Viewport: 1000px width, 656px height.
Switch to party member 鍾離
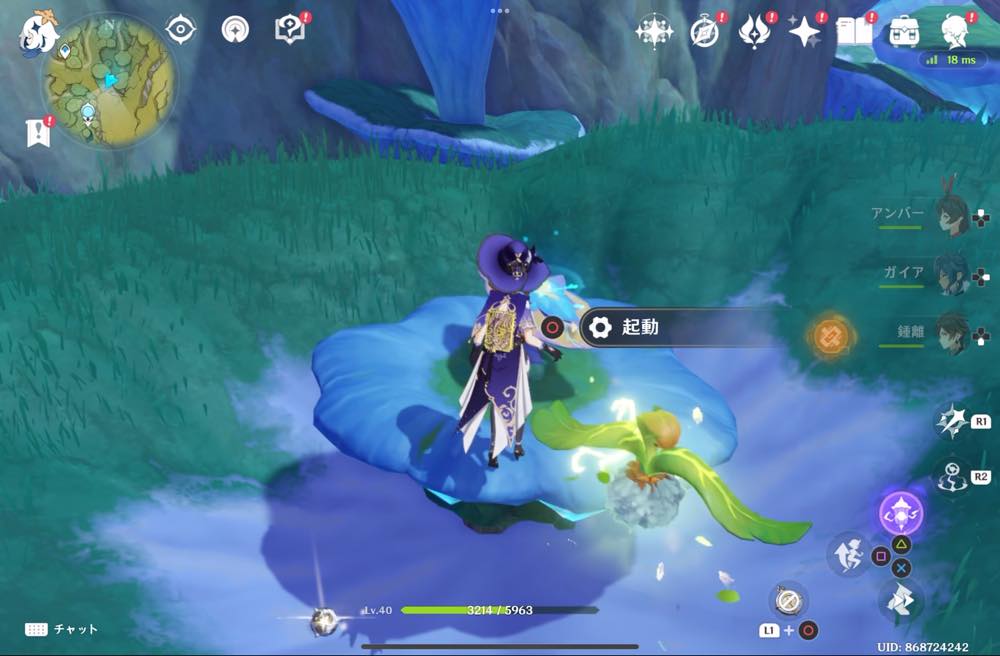tap(950, 333)
